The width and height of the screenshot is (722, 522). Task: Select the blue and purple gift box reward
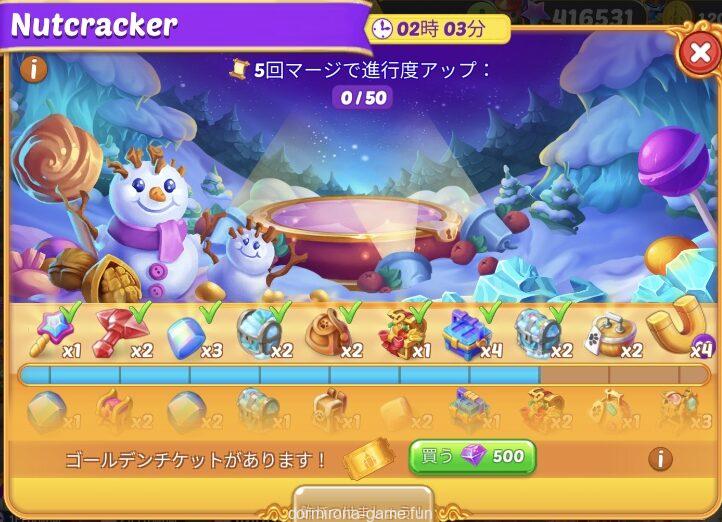pyautogui.click(x=466, y=331)
